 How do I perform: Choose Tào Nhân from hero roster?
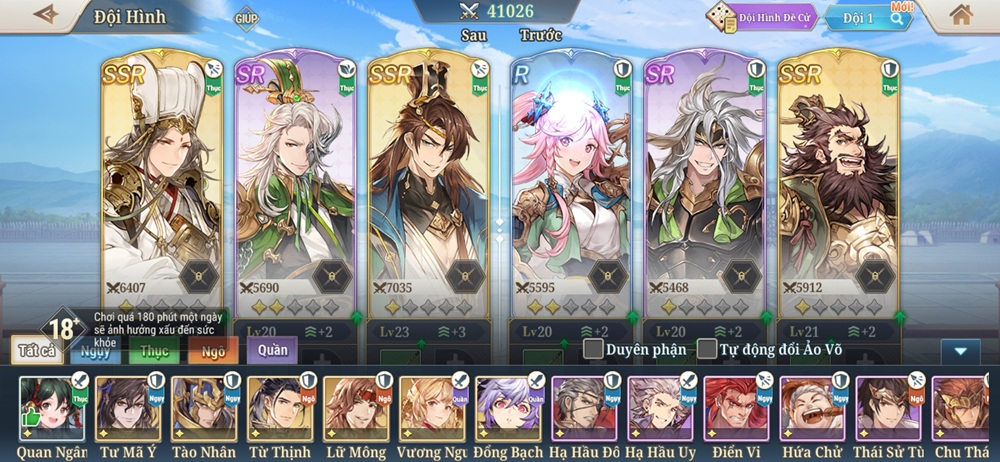[204, 408]
